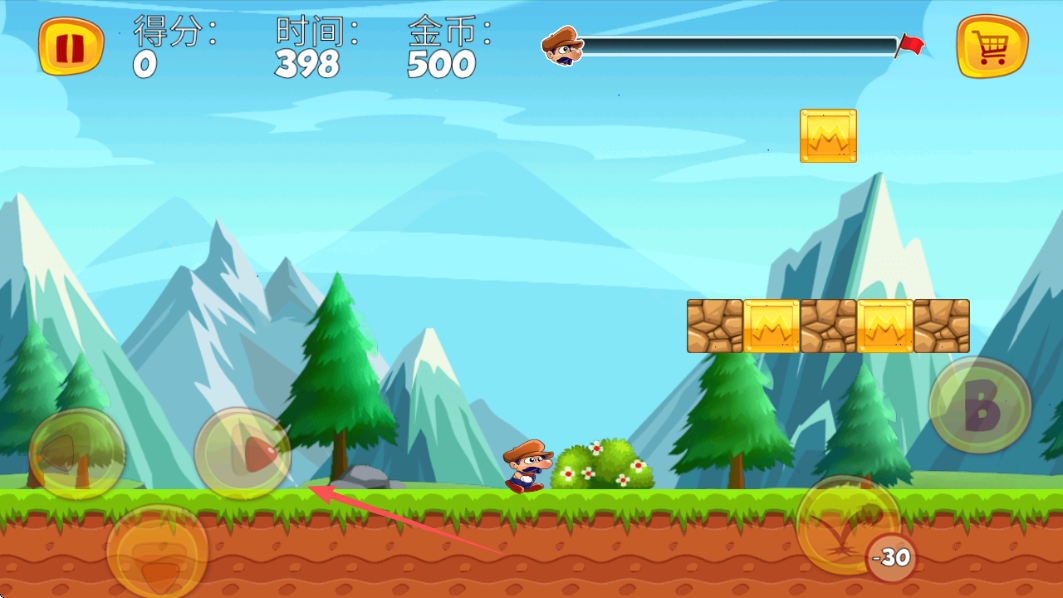Pause the game with the yellow pause button
The height and width of the screenshot is (598, 1063).
pyautogui.click(x=71, y=46)
